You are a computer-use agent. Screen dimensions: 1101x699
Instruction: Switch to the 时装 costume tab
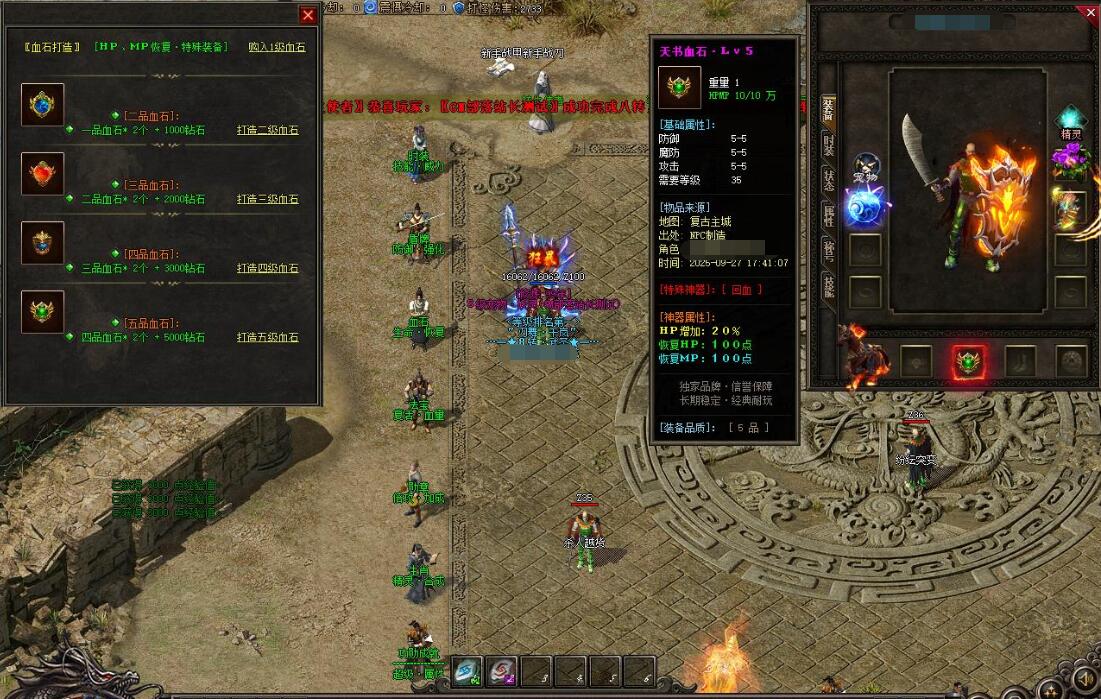[x=828, y=145]
